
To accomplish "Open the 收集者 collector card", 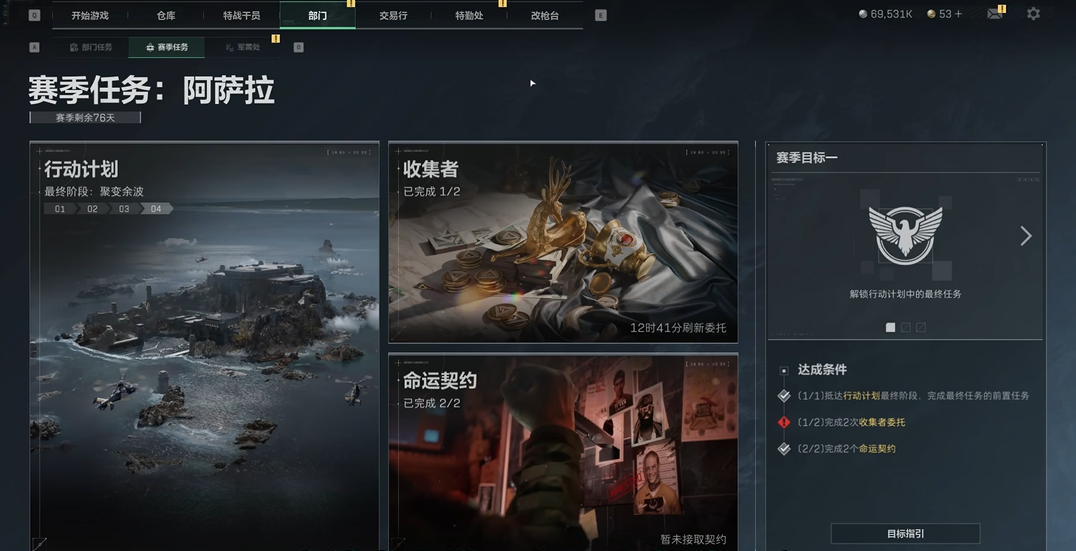I will [x=563, y=243].
